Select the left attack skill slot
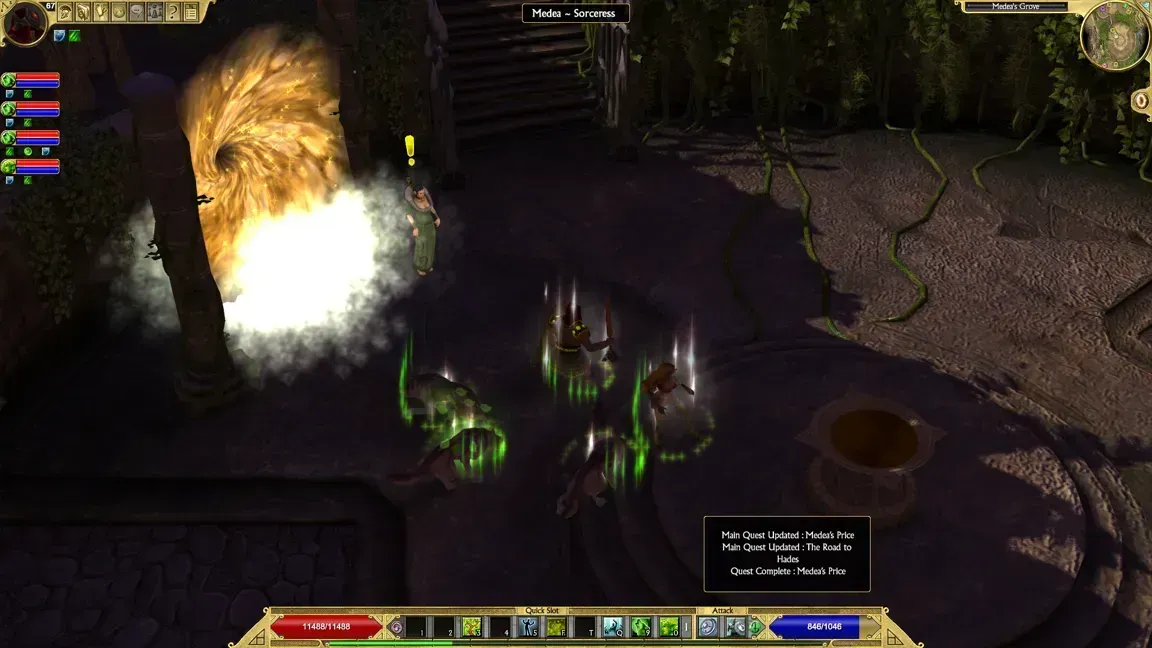This screenshot has height=648, width=1152. coord(709,627)
